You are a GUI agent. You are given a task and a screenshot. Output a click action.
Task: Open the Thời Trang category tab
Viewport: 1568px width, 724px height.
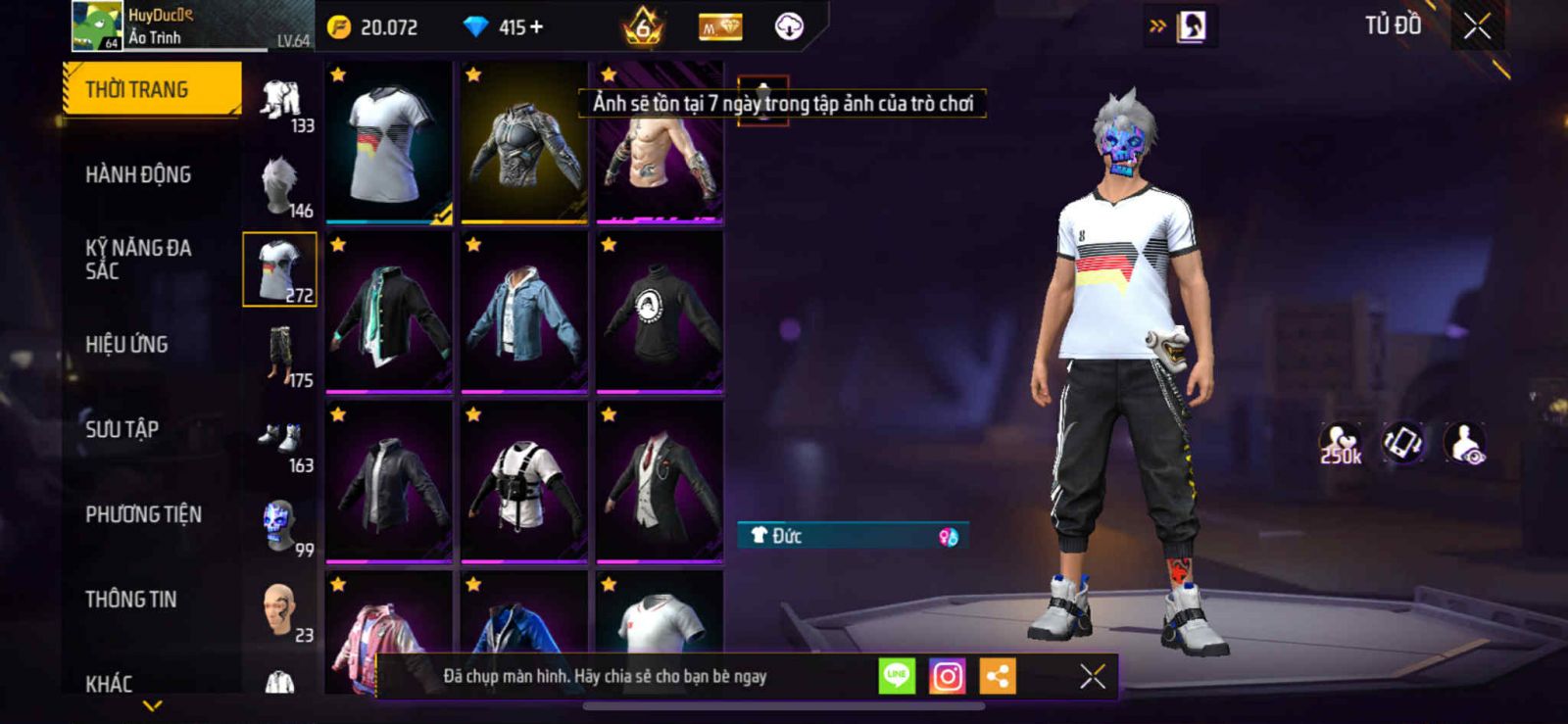pyautogui.click(x=151, y=89)
